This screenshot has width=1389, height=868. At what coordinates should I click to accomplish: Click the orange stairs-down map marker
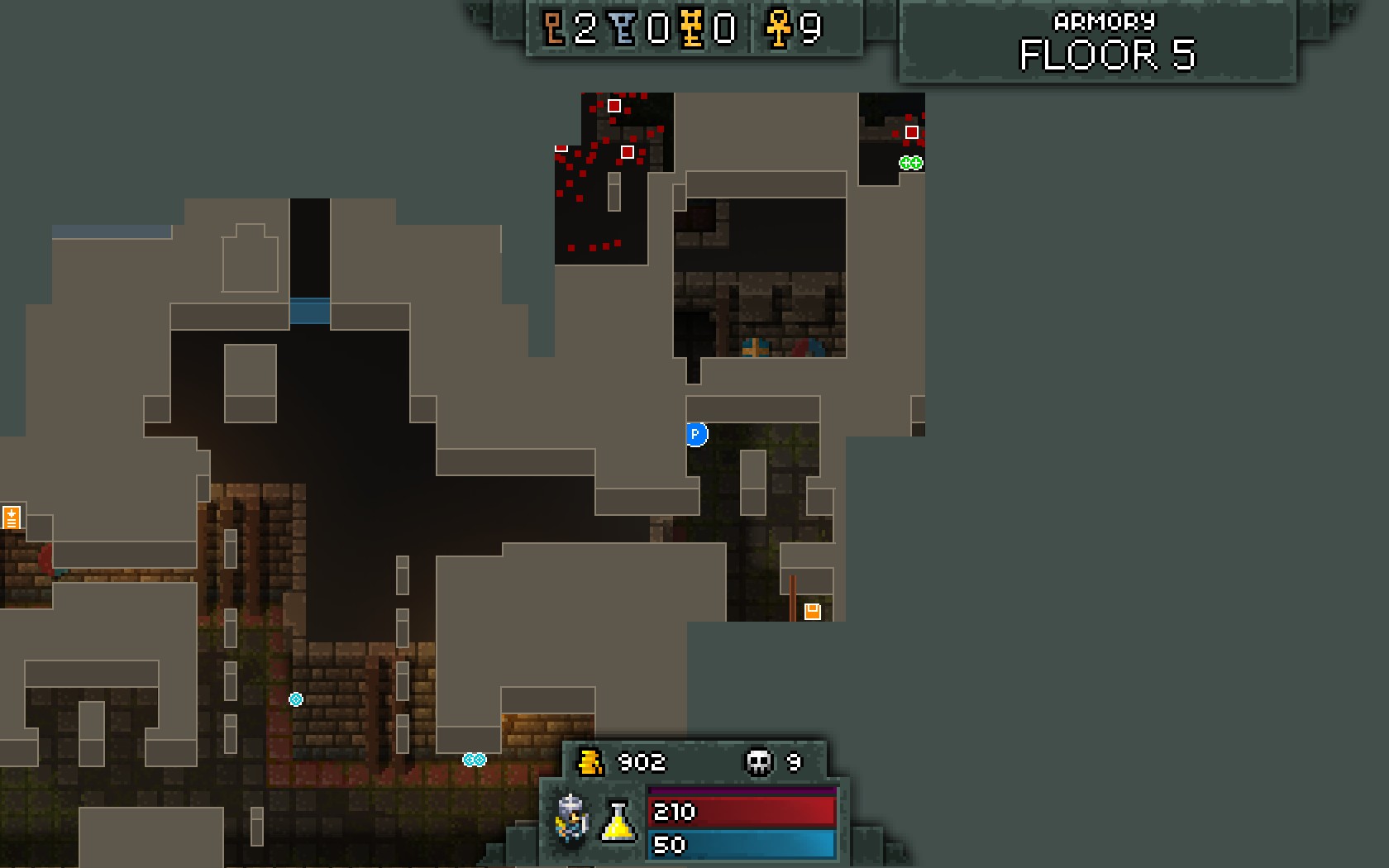click(x=12, y=517)
